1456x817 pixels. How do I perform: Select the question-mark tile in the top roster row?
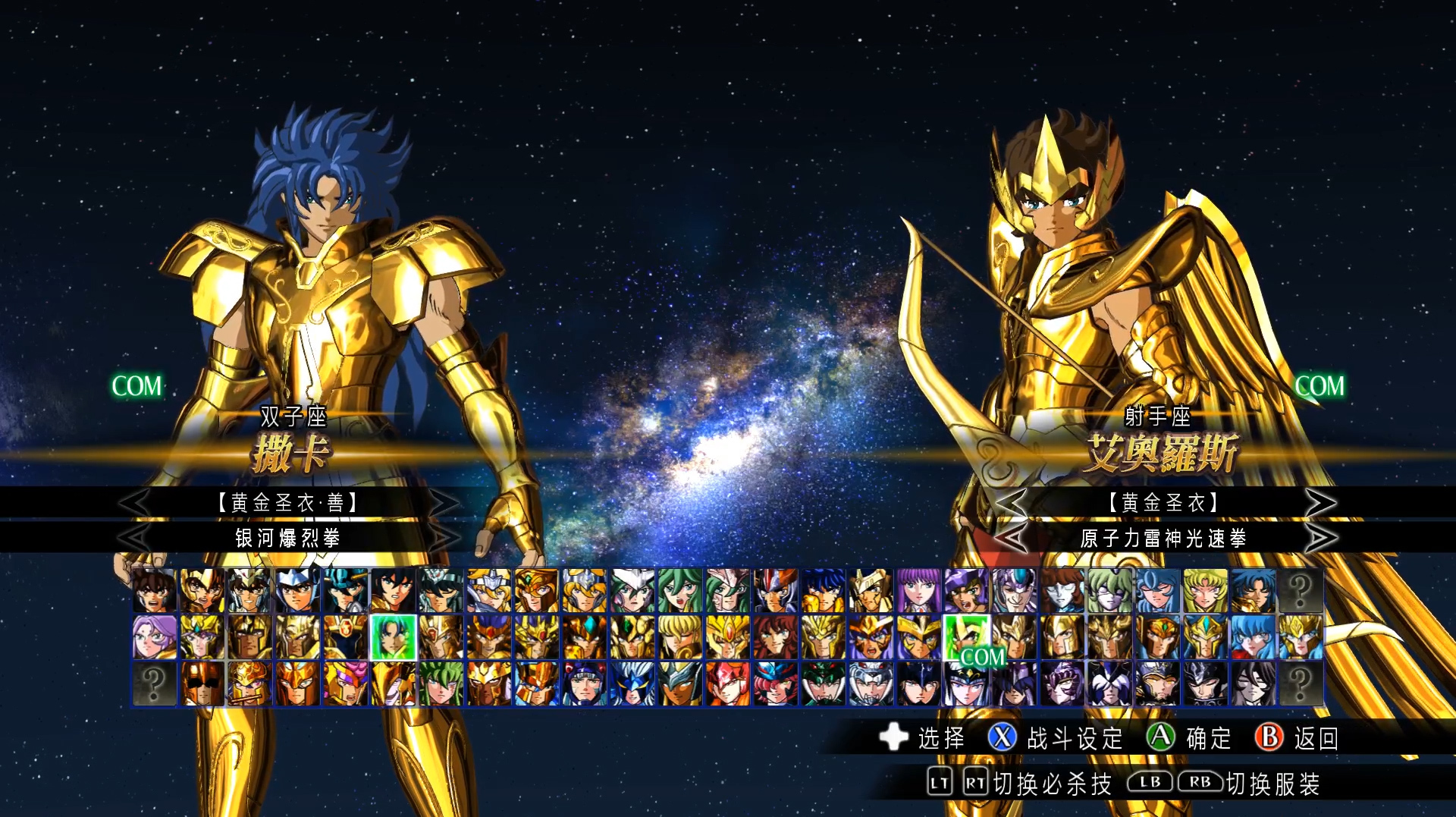click(1300, 591)
